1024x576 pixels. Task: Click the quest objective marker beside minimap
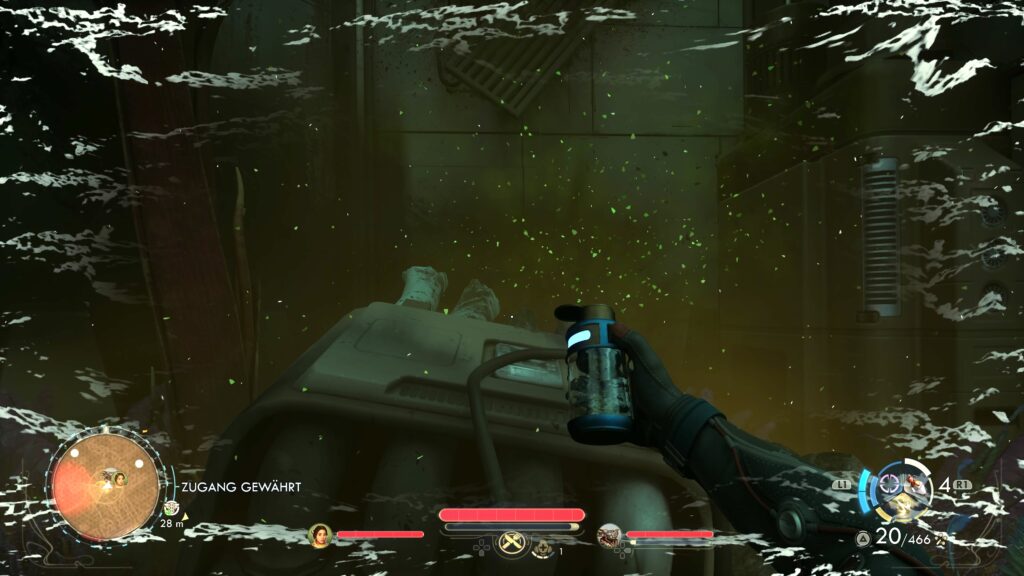click(x=170, y=509)
